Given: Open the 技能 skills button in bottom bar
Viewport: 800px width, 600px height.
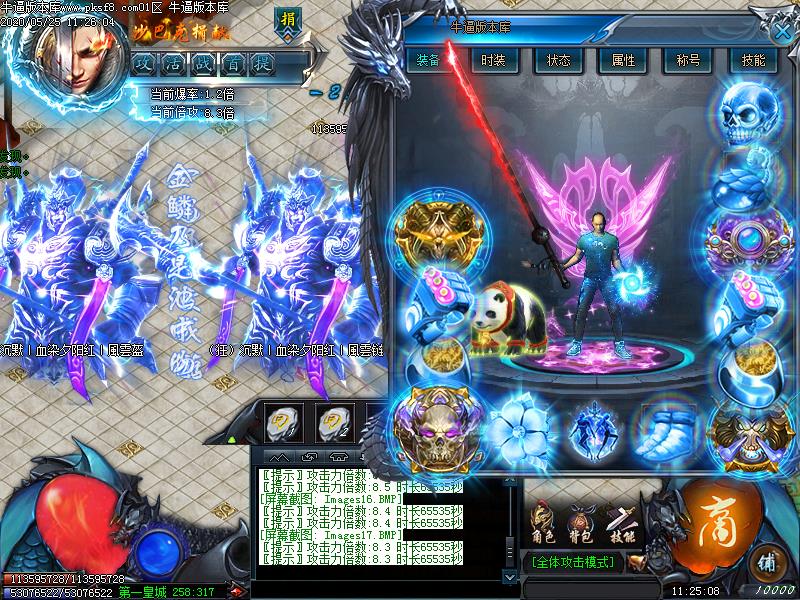Looking at the screenshot, I should 620,521.
